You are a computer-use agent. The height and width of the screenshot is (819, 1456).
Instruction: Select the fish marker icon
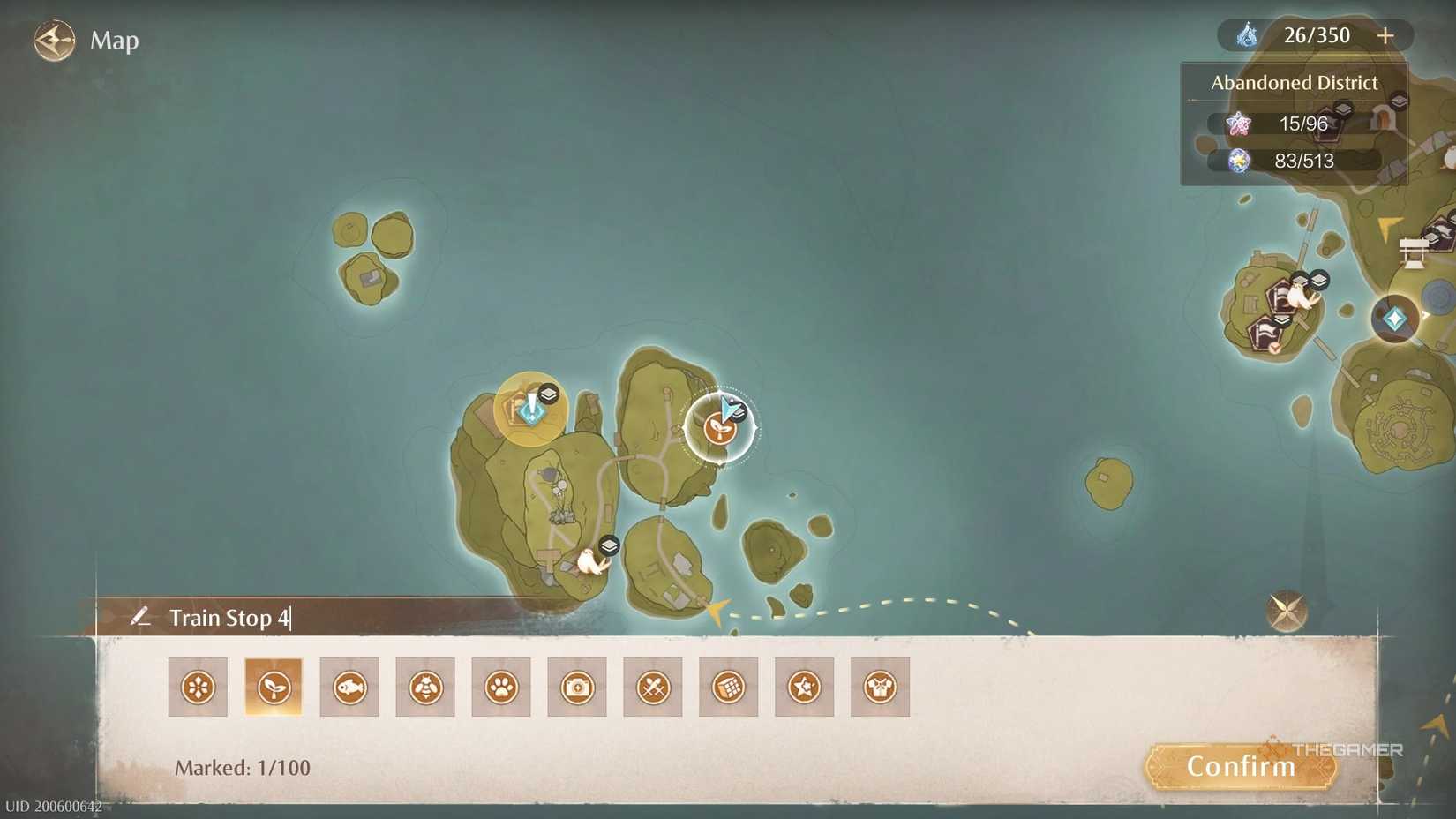click(x=349, y=687)
